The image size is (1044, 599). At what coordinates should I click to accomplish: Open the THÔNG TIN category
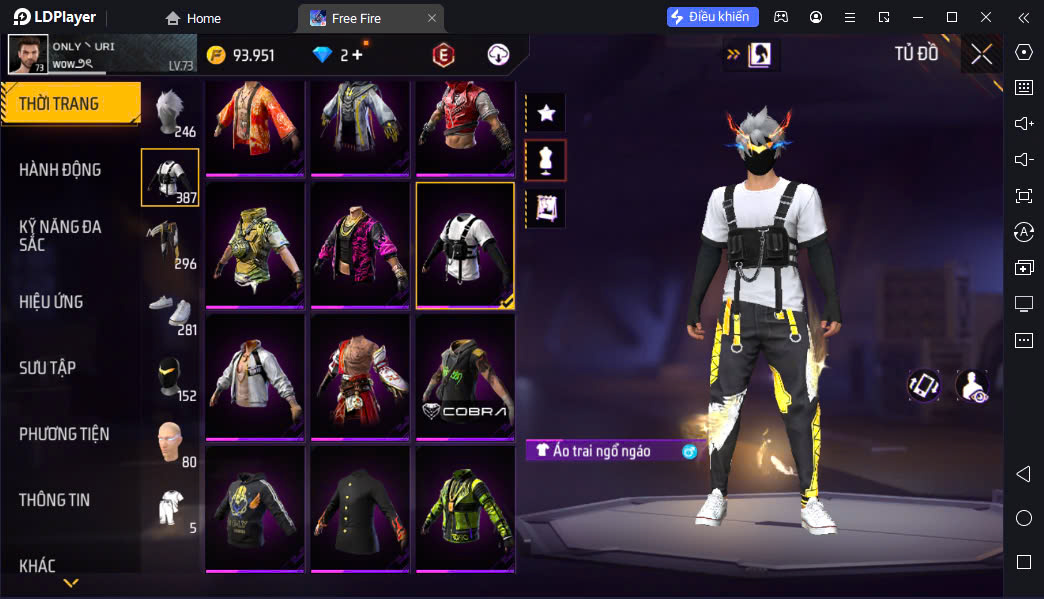[54, 500]
